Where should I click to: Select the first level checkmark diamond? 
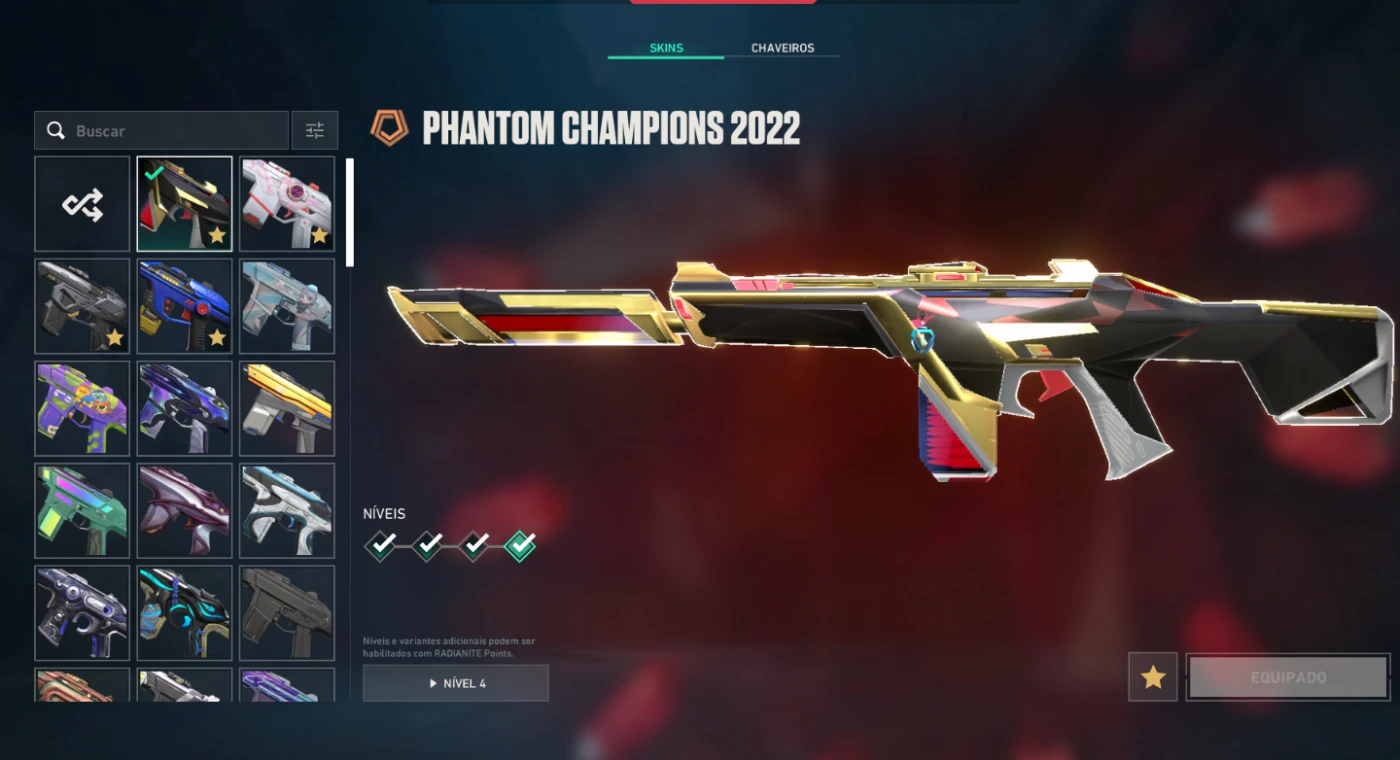[380, 545]
